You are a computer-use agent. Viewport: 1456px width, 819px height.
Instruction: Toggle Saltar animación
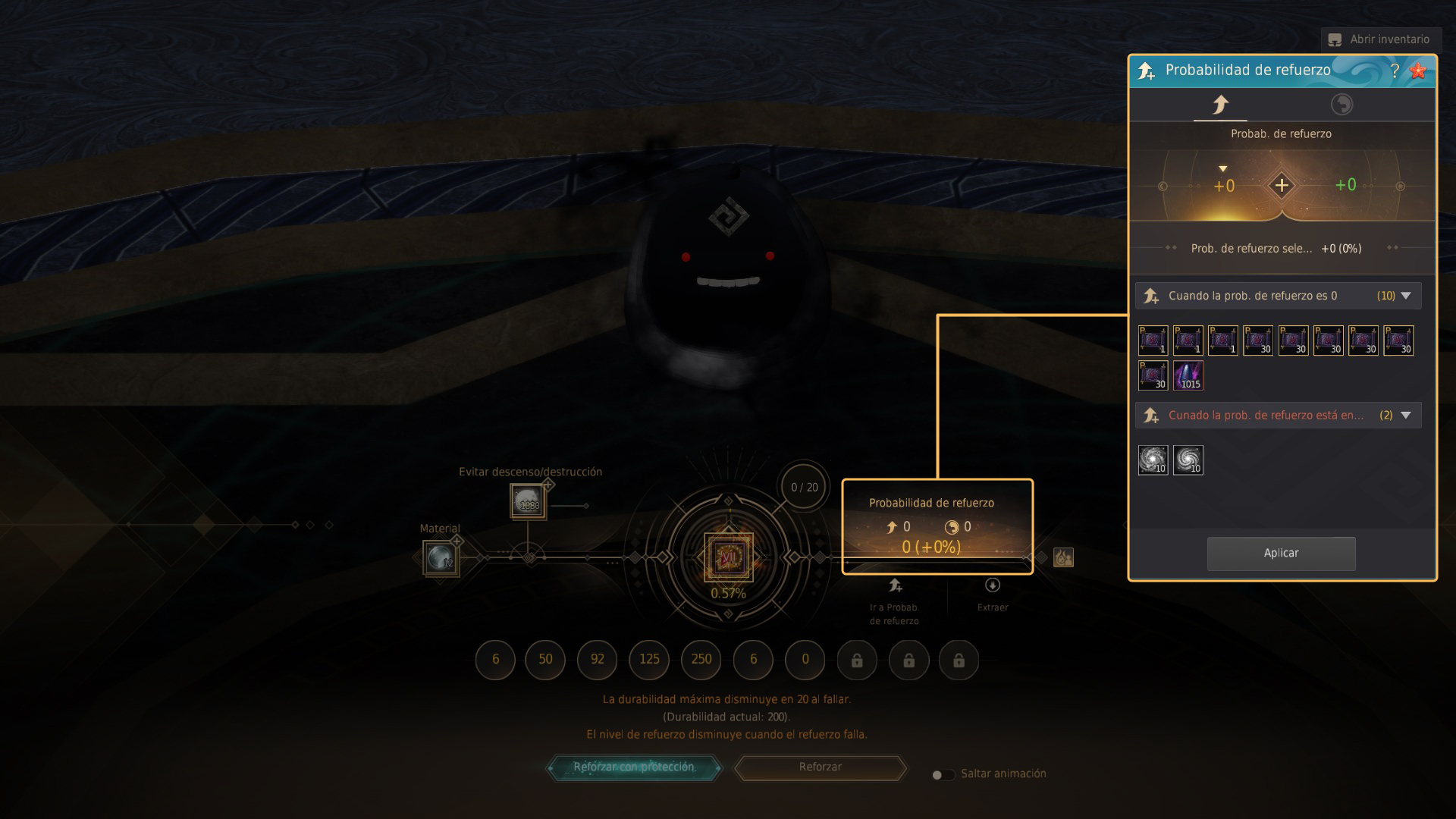[943, 774]
